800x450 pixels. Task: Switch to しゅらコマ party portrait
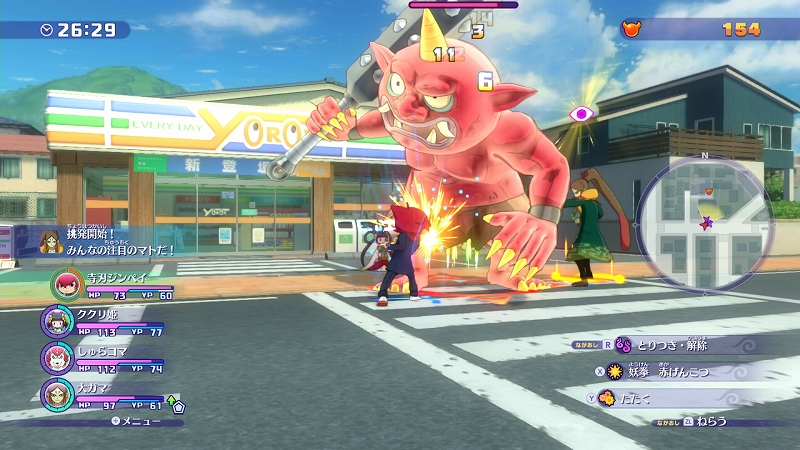(x=55, y=357)
